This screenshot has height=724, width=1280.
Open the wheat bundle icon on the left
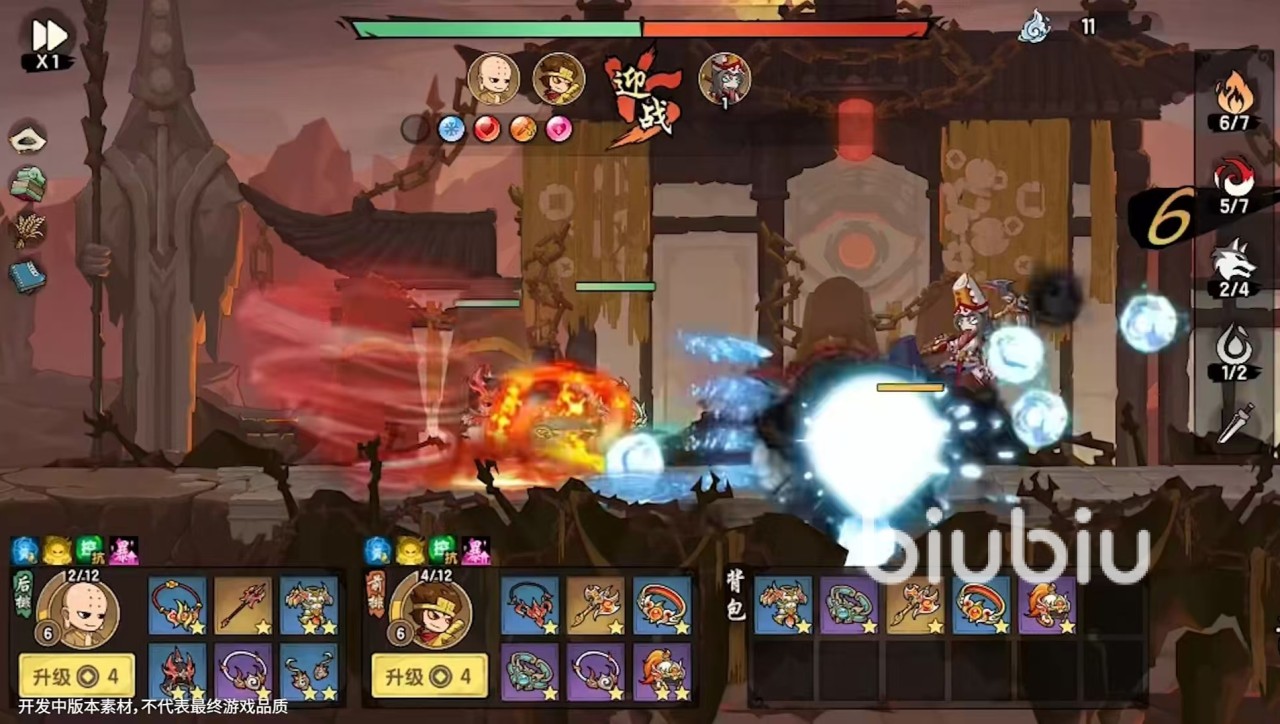(28, 231)
